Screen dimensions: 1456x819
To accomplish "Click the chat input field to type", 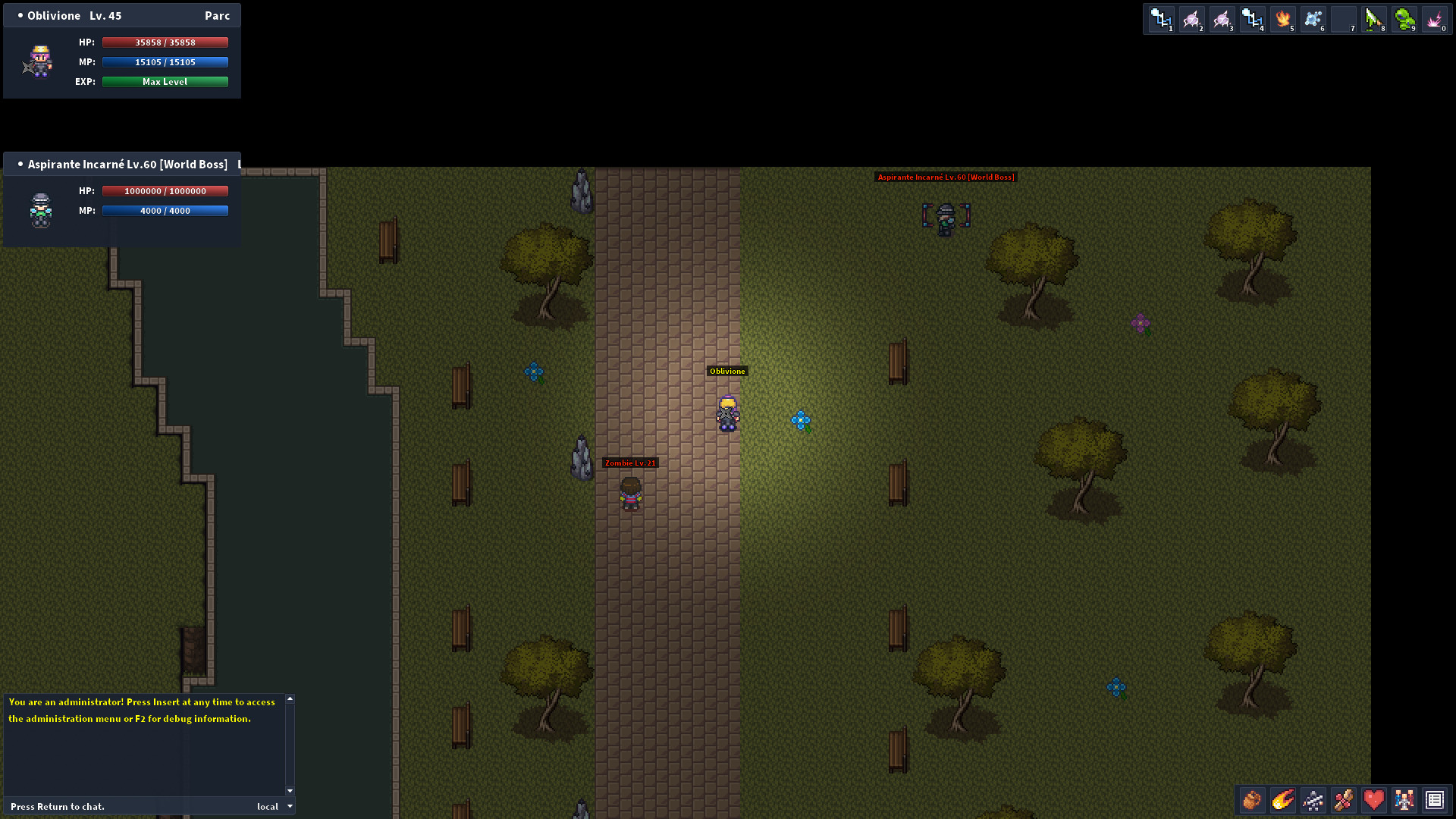I will (114, 806).
